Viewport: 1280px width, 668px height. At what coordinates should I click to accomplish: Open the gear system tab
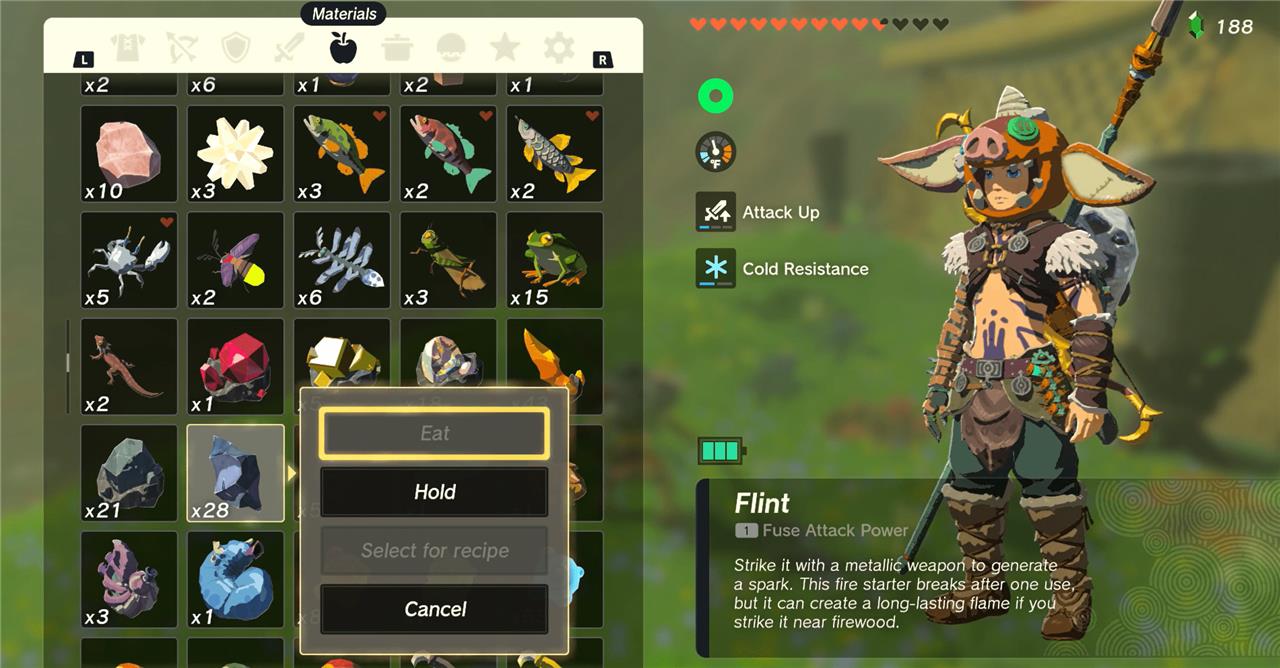point(559,48)
